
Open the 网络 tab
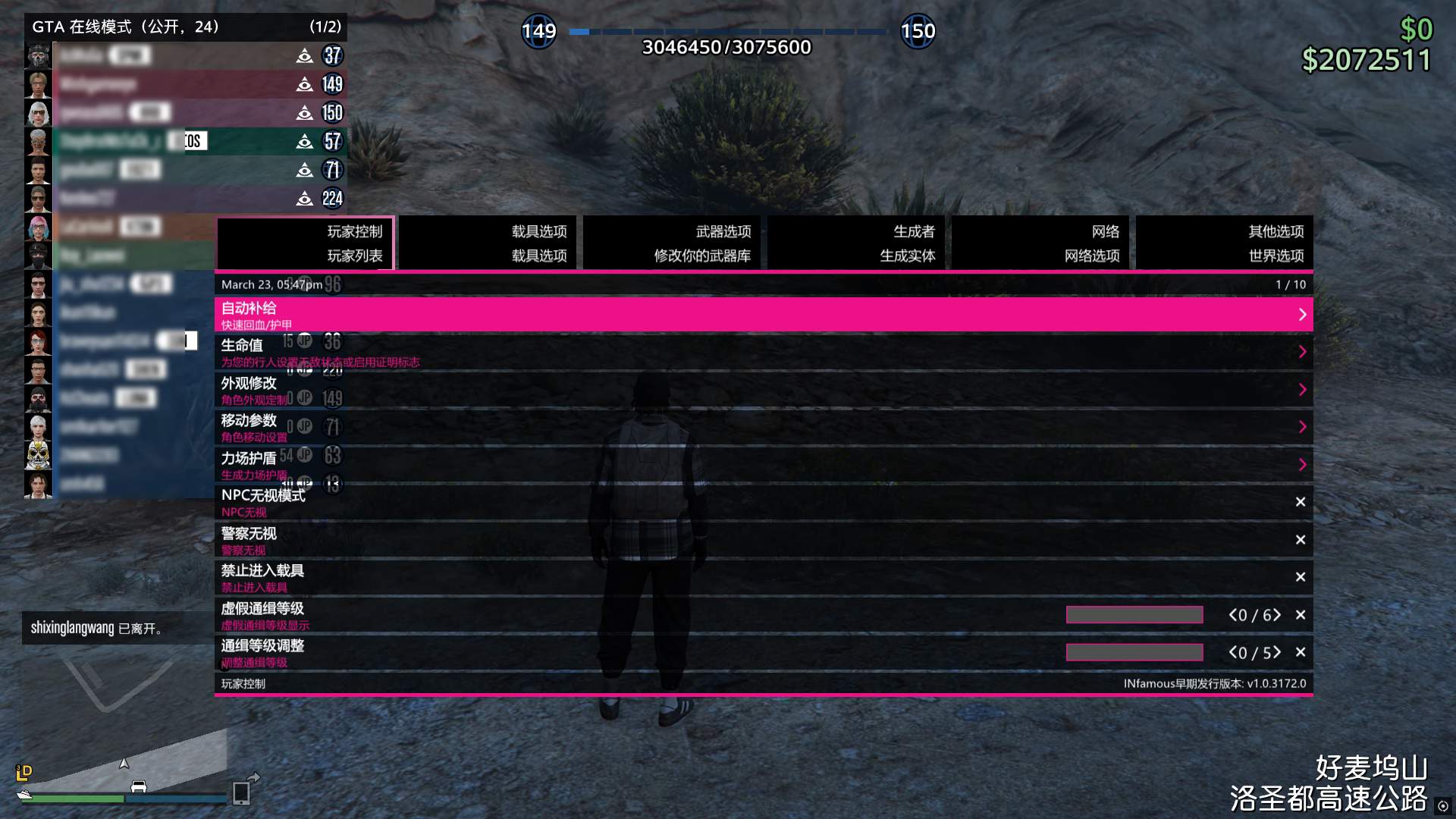click(1040, 243)
